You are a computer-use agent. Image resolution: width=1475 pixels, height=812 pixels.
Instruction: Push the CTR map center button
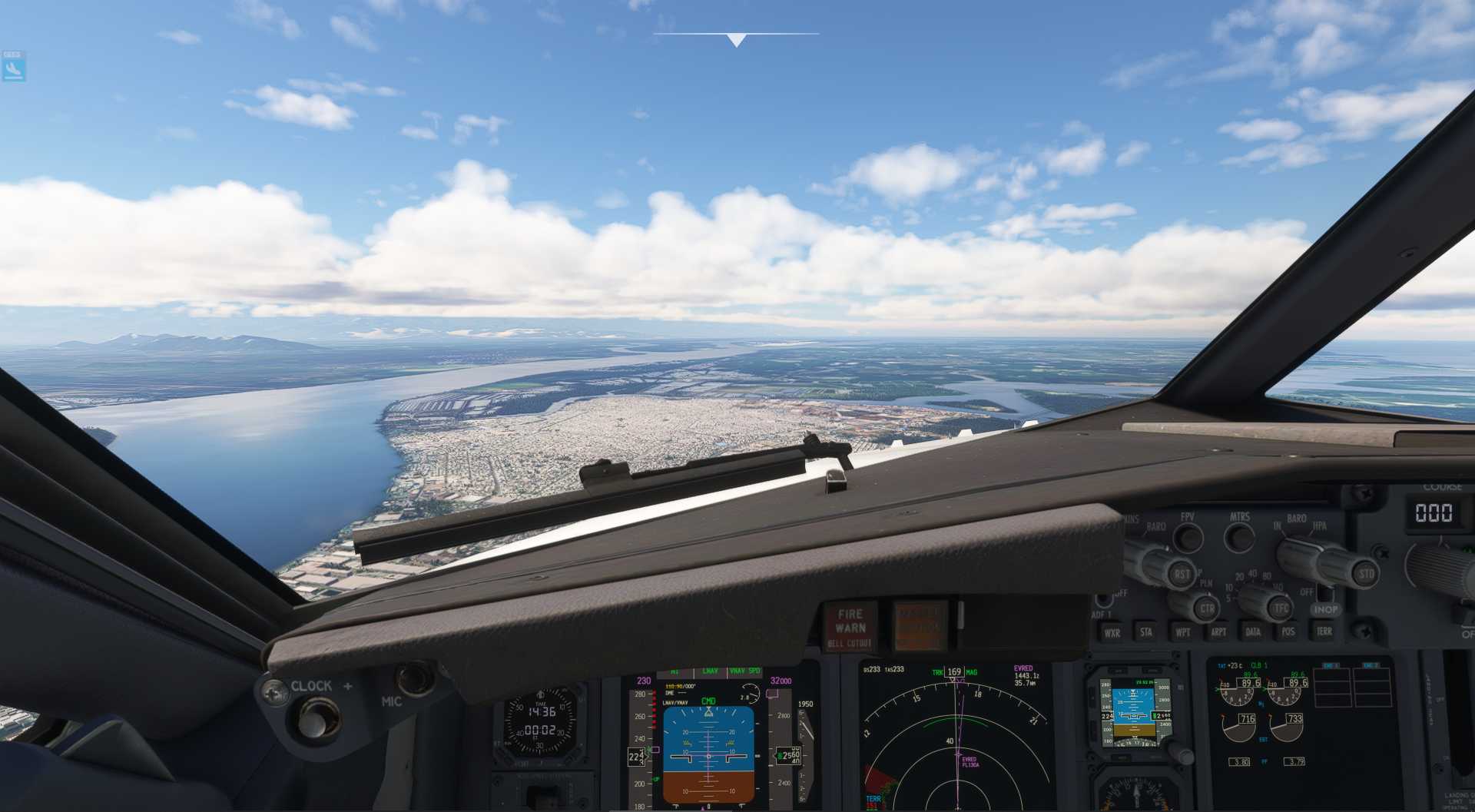coord(1207,609)
